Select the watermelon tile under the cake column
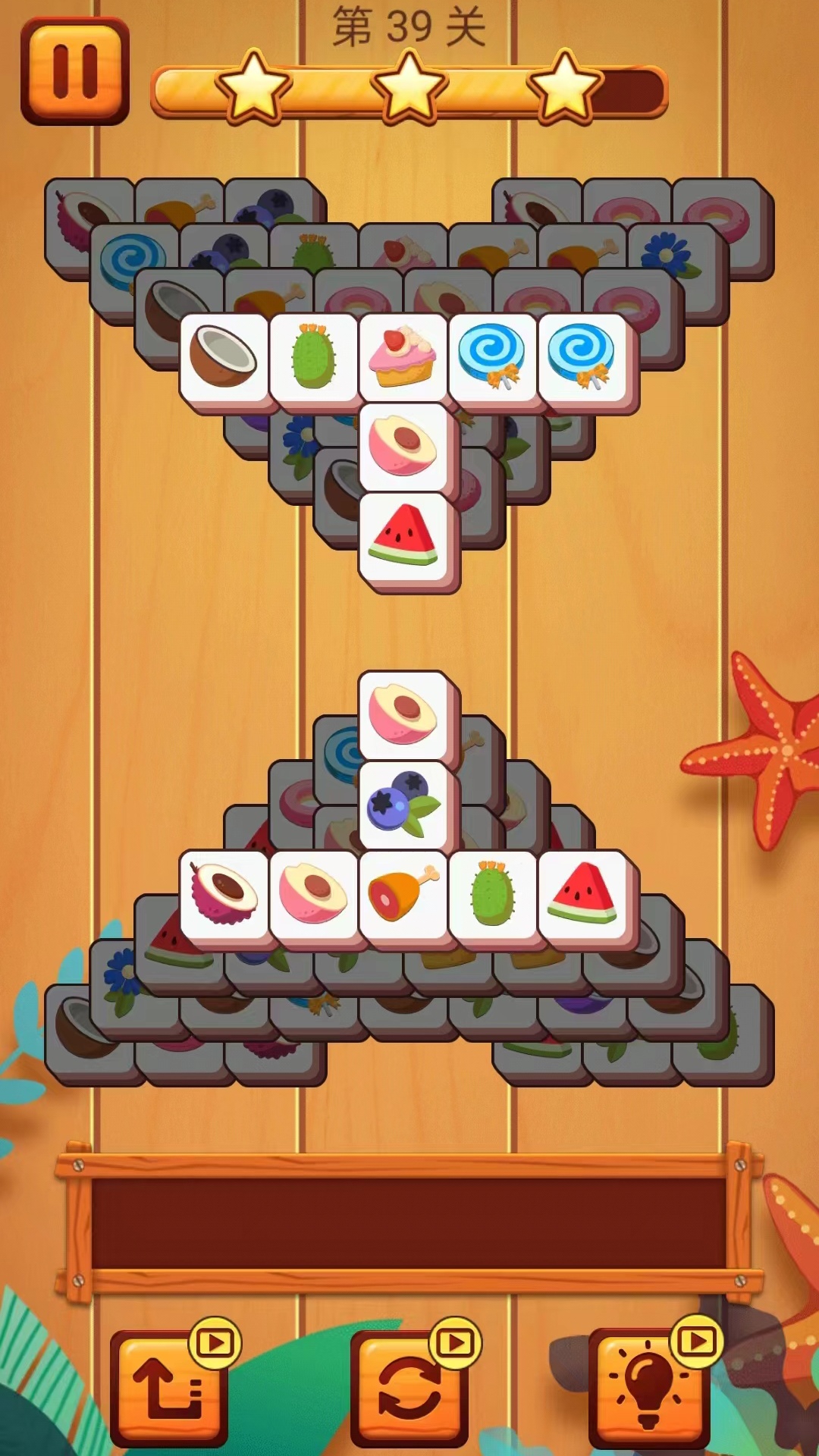 point(403,536)
